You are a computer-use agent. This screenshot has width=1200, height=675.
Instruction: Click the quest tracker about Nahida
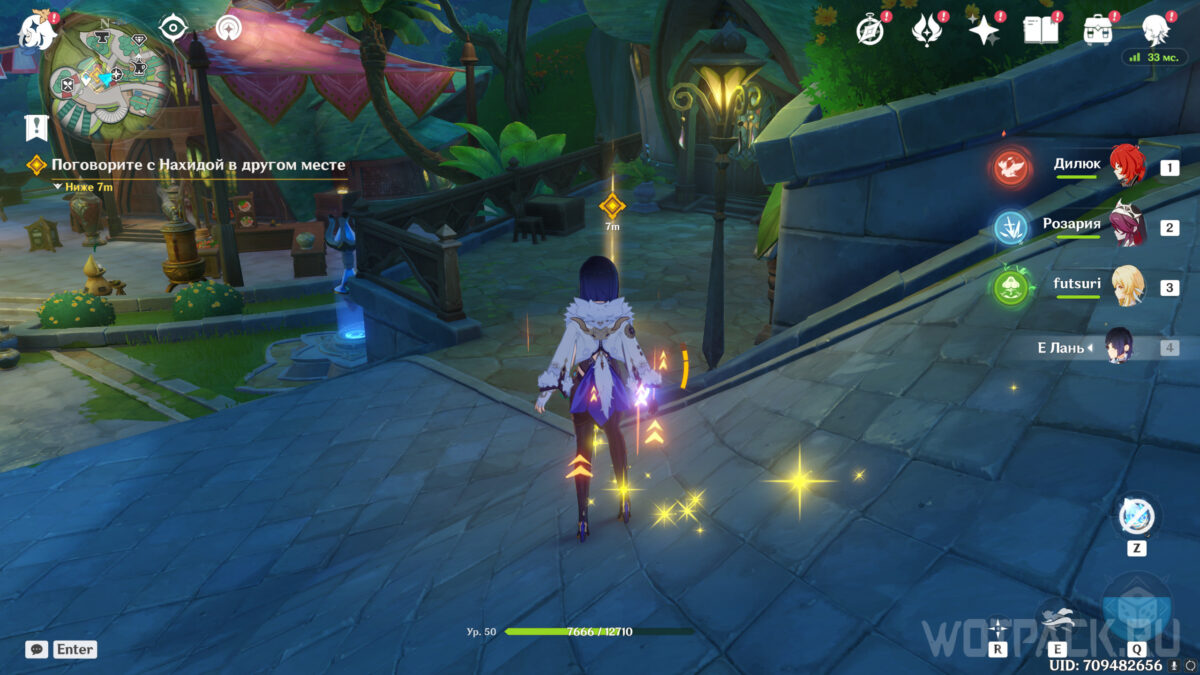pos(198,164)
